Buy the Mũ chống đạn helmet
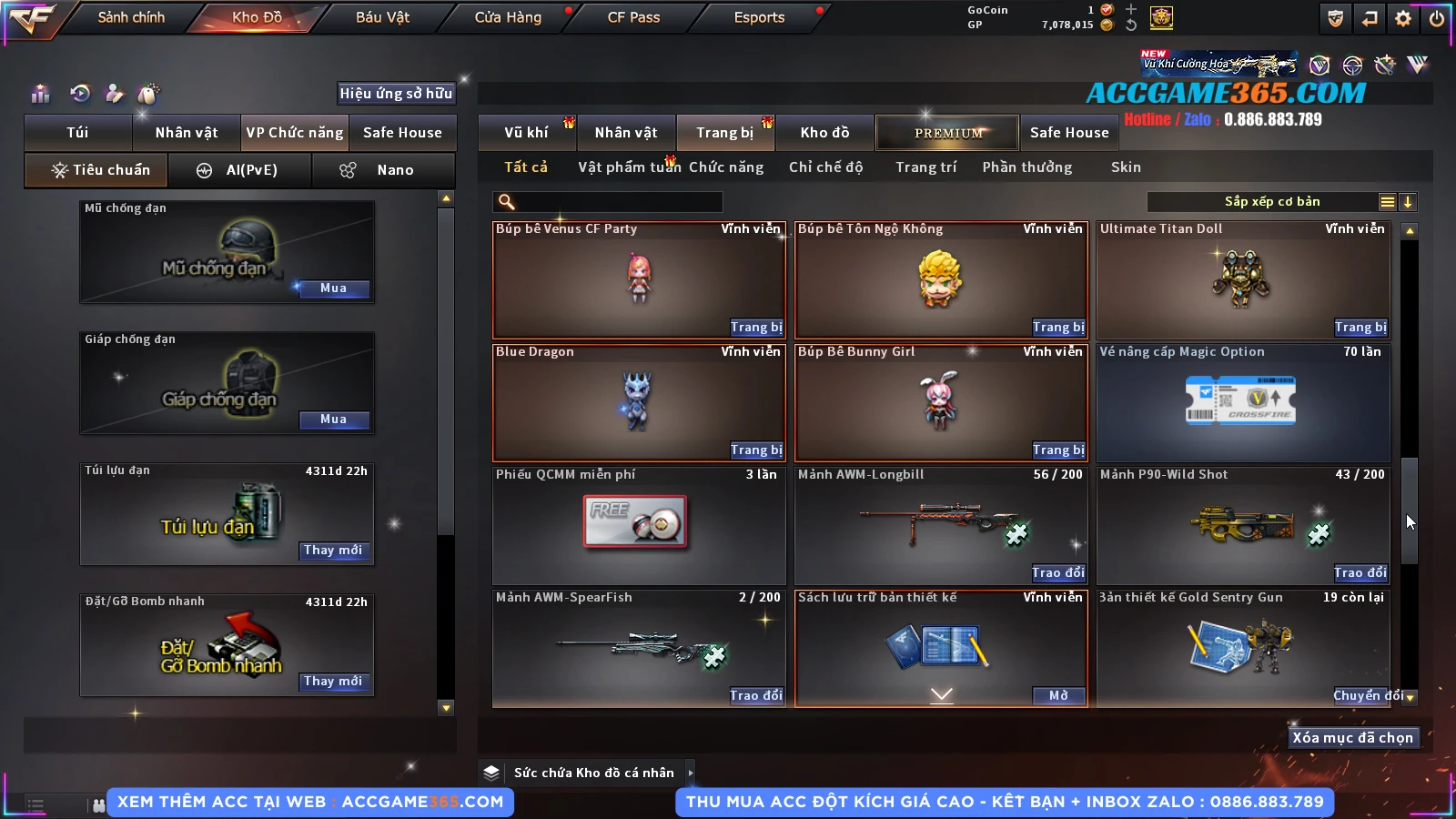The height and width of the screenshot is (819, 1456). click(x=333, y=288)
